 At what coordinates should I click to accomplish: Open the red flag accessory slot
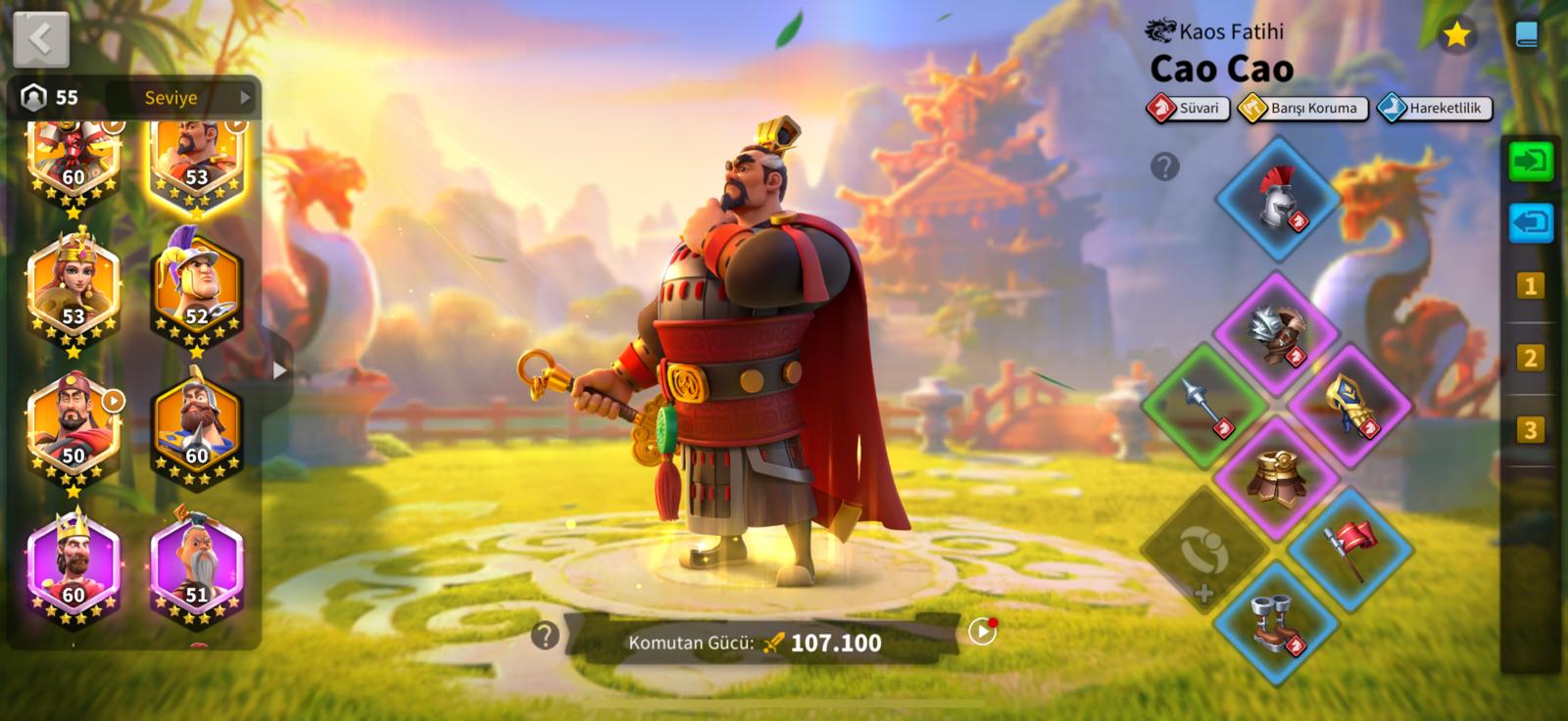pos(1348,548)
